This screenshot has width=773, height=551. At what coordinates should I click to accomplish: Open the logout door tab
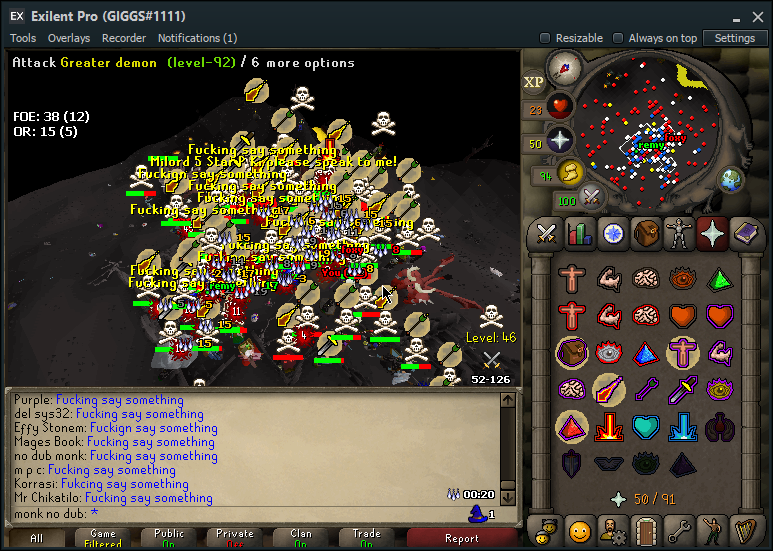646,528
